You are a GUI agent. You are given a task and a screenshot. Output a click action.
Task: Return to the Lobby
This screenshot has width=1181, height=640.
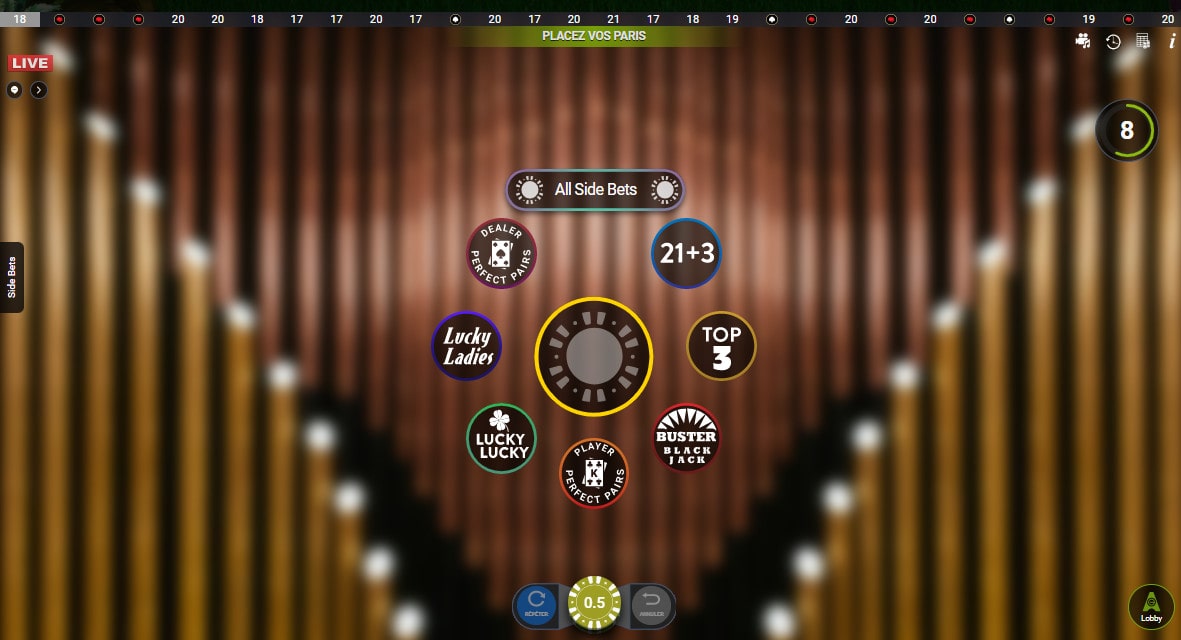click(1151, 607)
